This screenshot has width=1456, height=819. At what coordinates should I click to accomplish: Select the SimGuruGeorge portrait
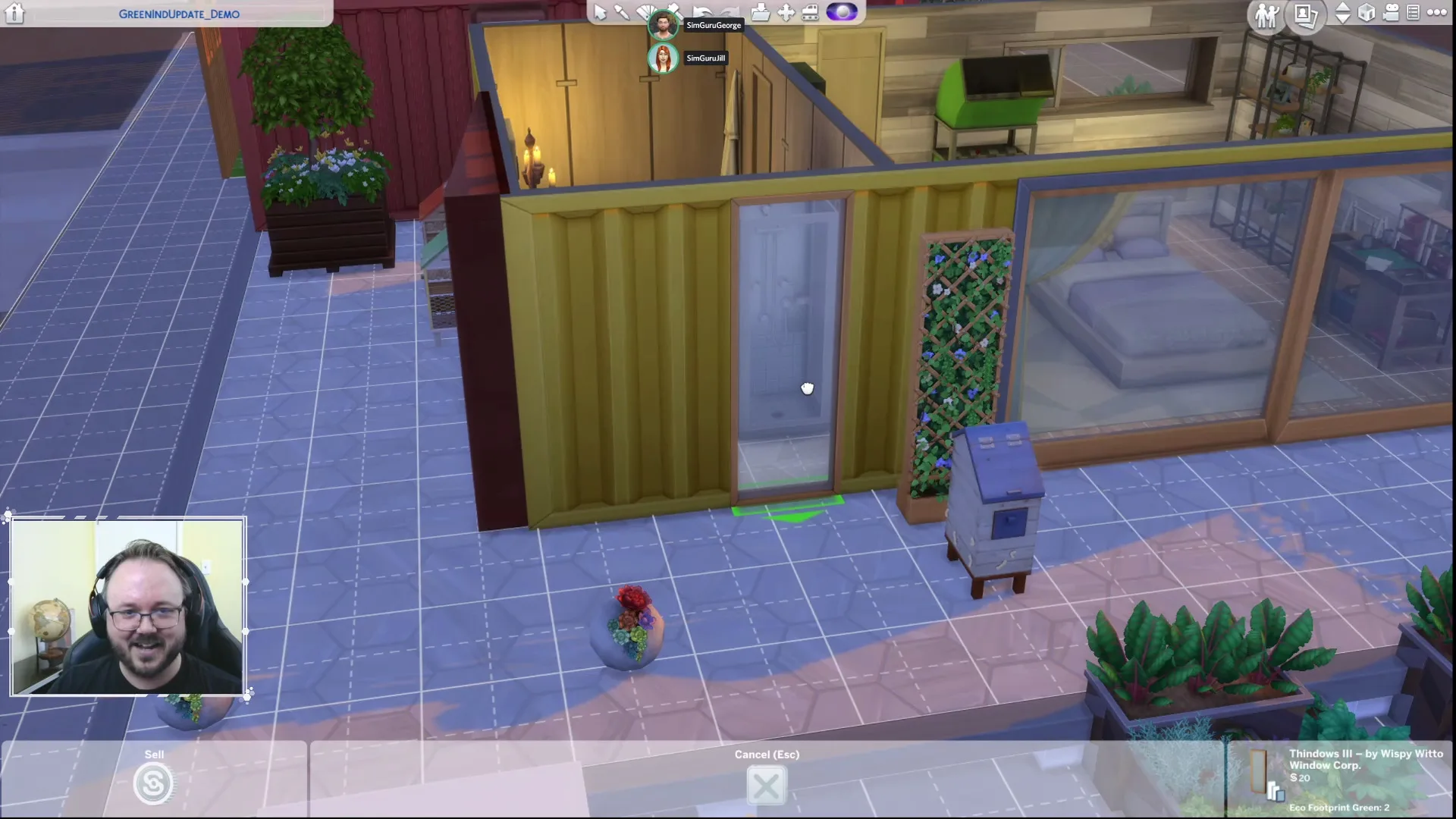(x=663, y=25)
